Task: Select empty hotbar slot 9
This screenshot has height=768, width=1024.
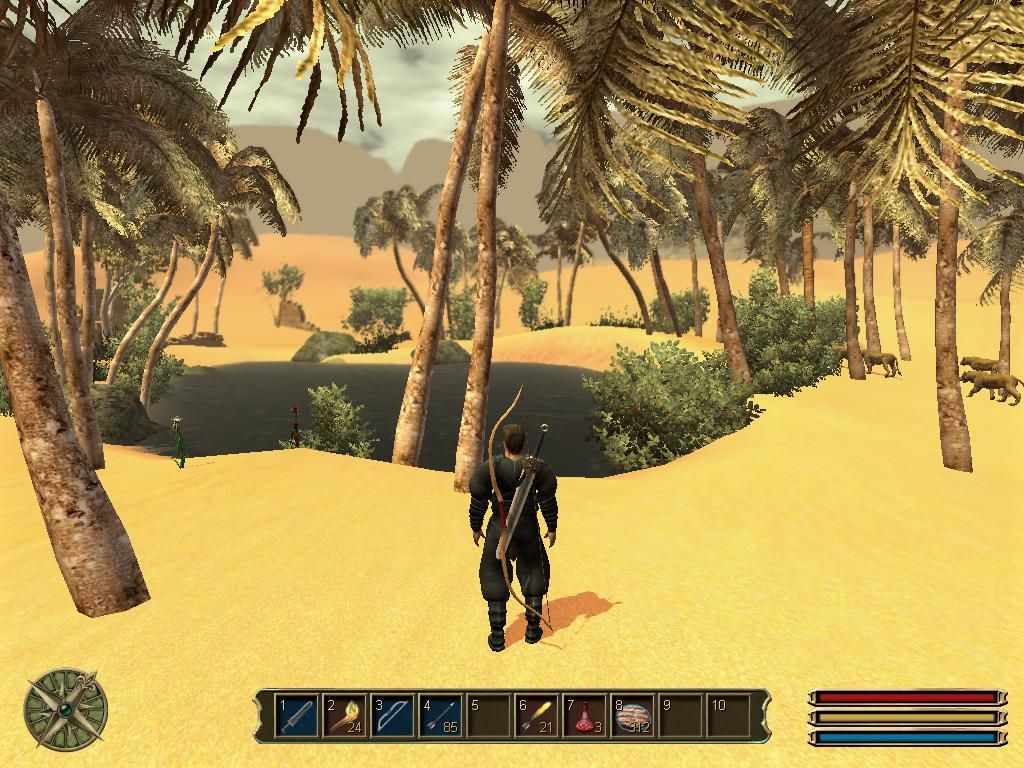Action: click(681, 716)
